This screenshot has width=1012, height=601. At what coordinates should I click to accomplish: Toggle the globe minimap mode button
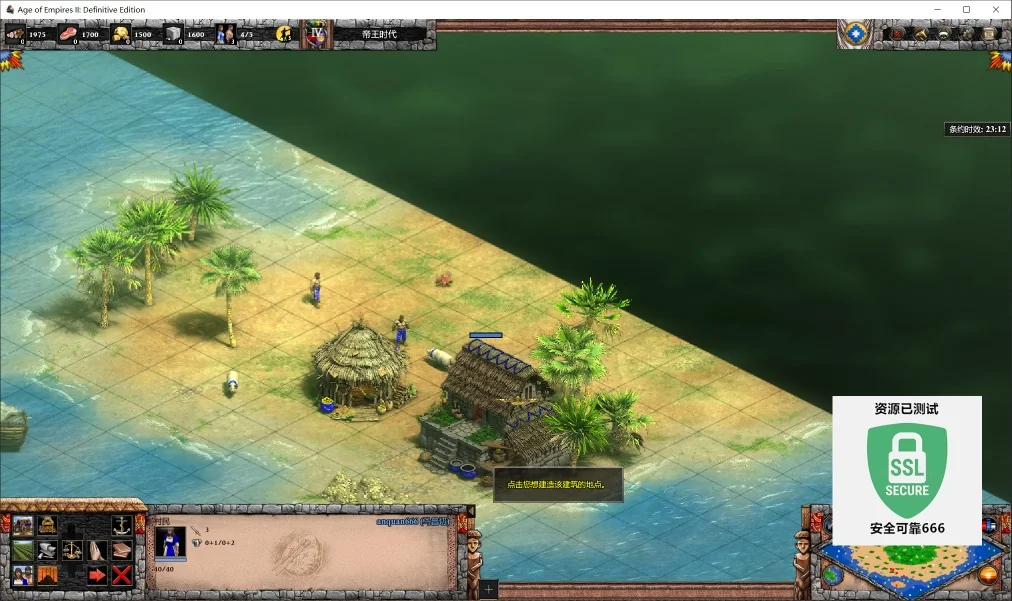(x=832, y=576)
